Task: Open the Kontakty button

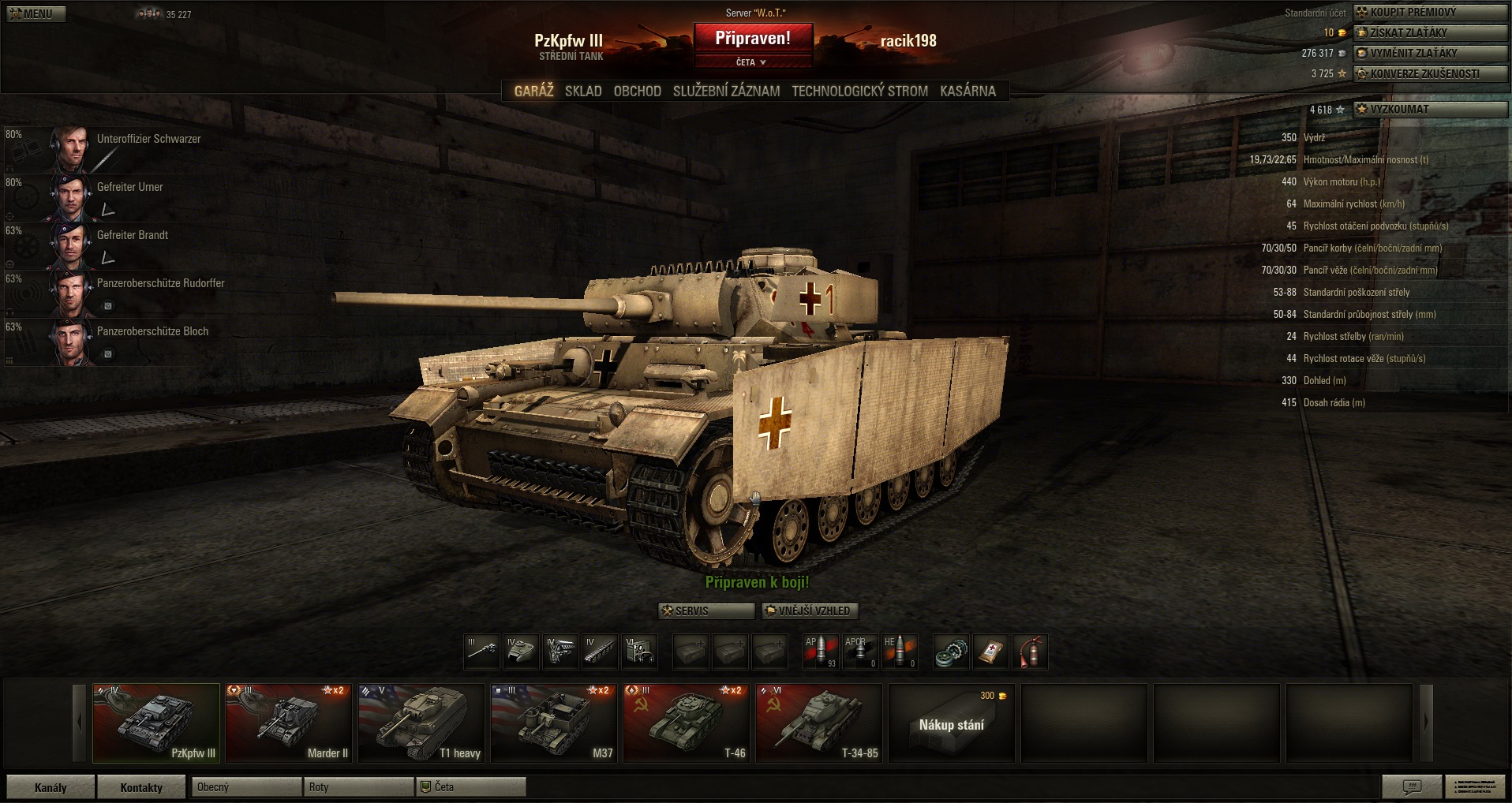Action: [x=141, y=787]
